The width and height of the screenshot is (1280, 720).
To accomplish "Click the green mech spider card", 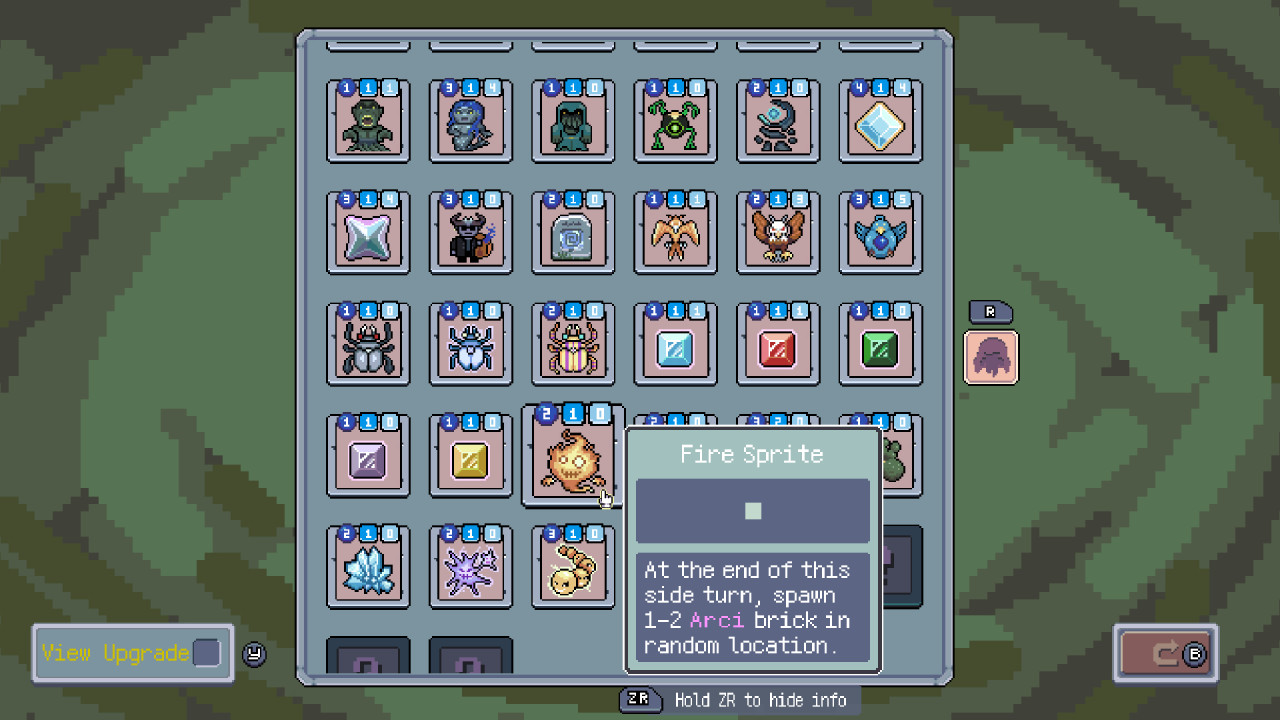I will [675, 122].
